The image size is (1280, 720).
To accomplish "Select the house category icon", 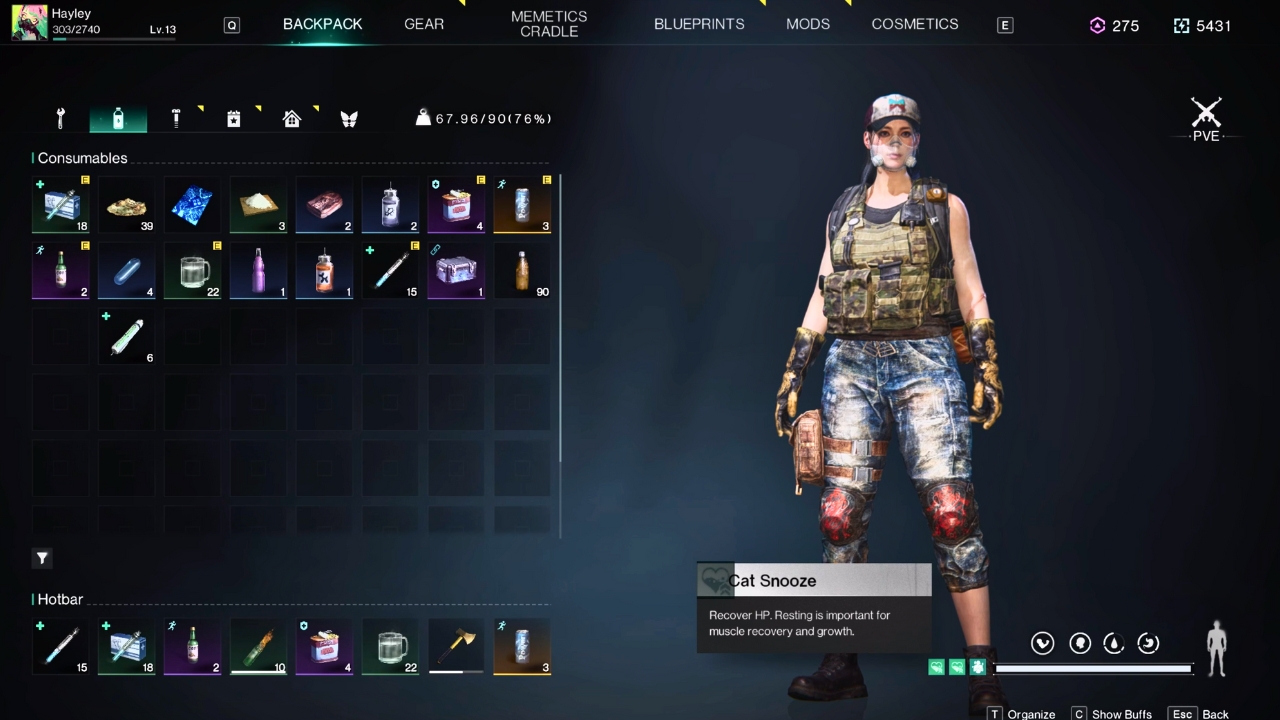I will pyautogui.click(x=292, y=119).
